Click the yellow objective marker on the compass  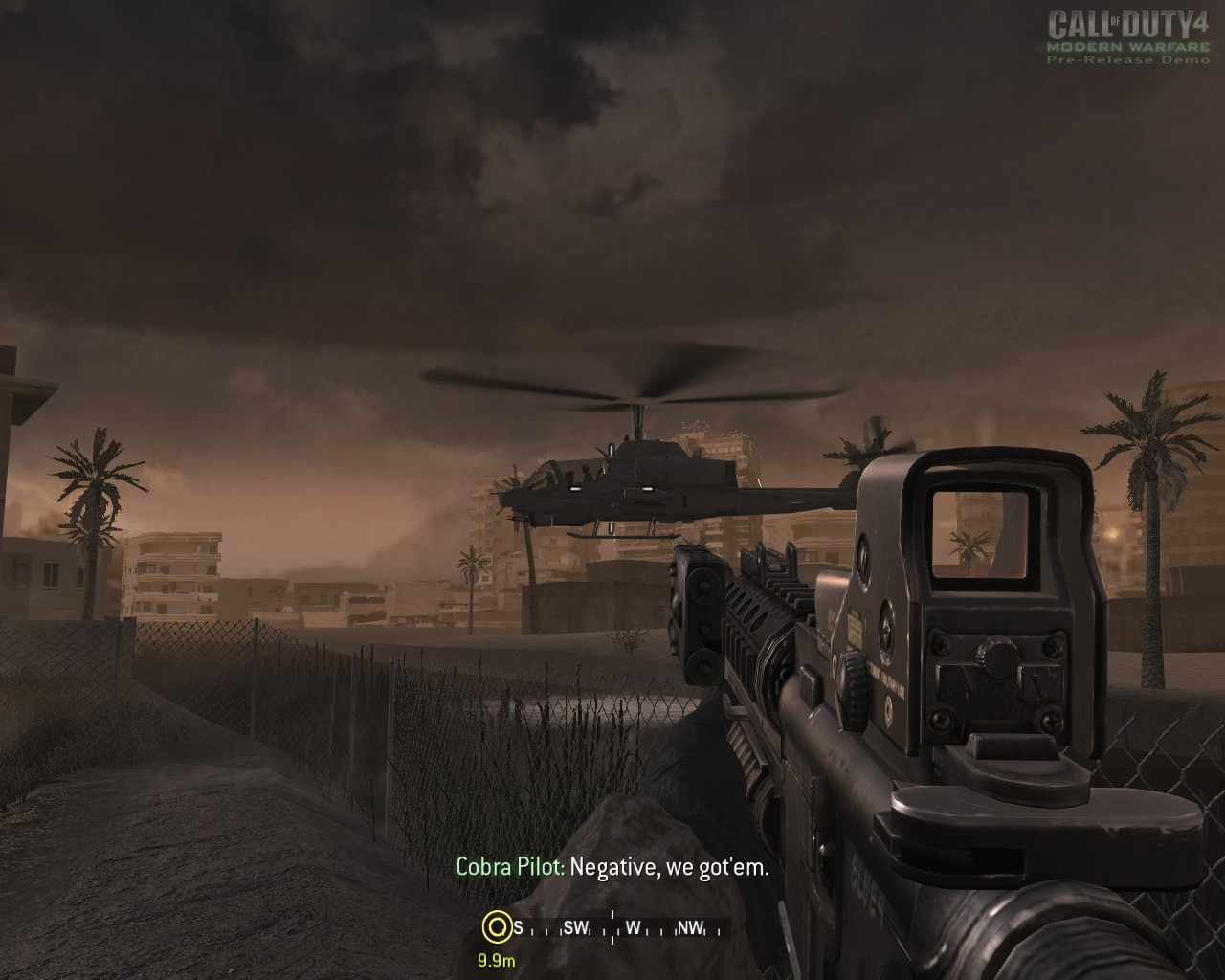tap(496, 926)
